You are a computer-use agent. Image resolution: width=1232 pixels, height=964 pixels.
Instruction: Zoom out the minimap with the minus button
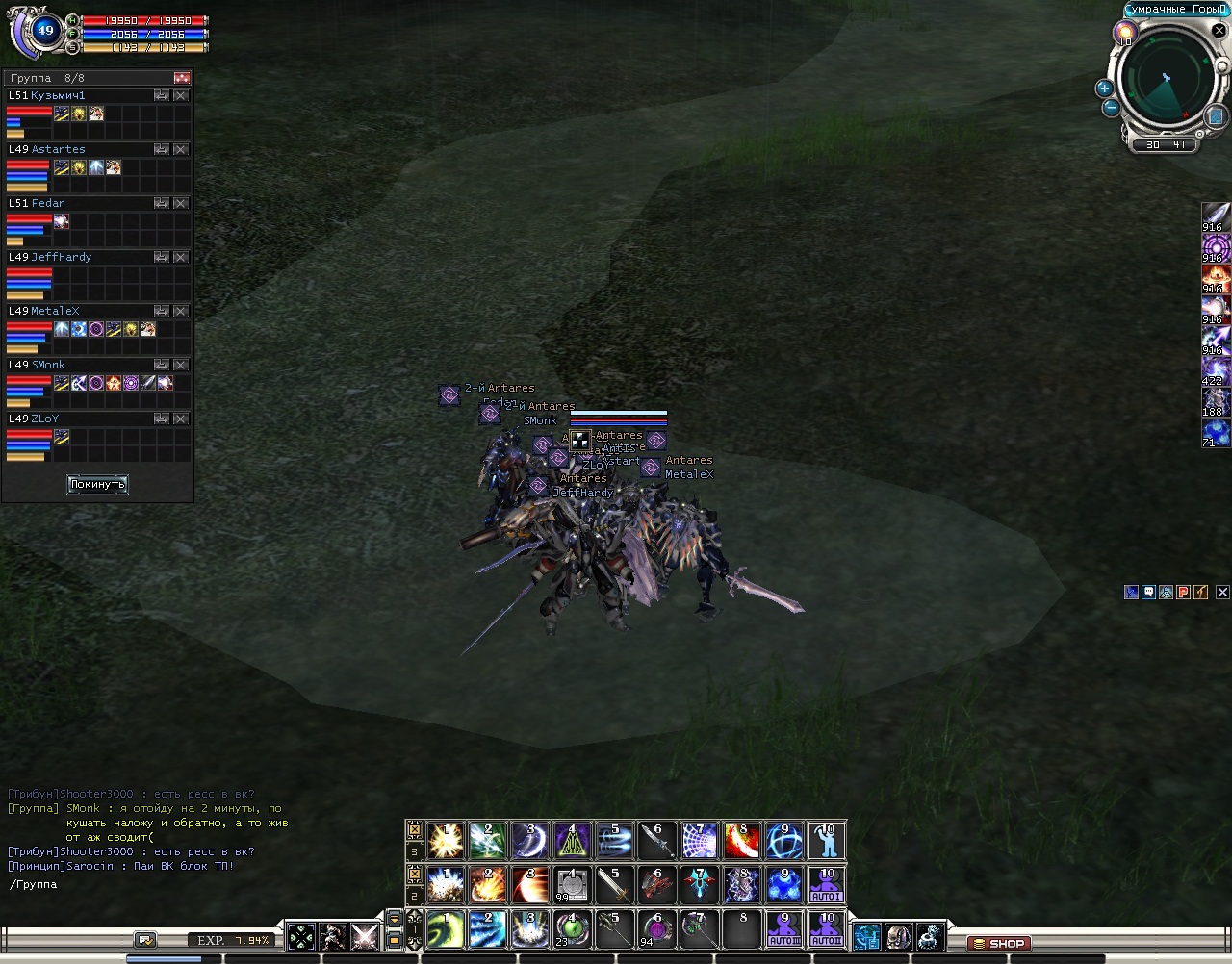coord(1110,108)
